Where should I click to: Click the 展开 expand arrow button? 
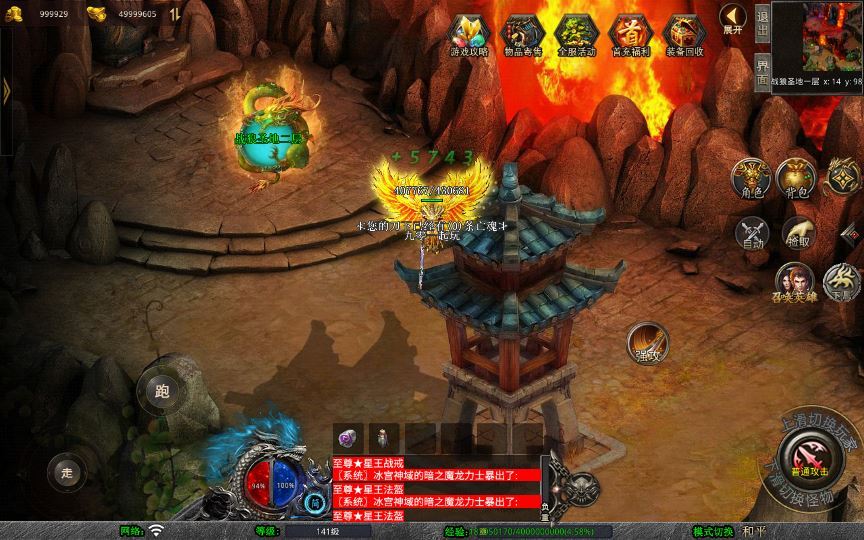pyautogui.click(x=733, y=18)
